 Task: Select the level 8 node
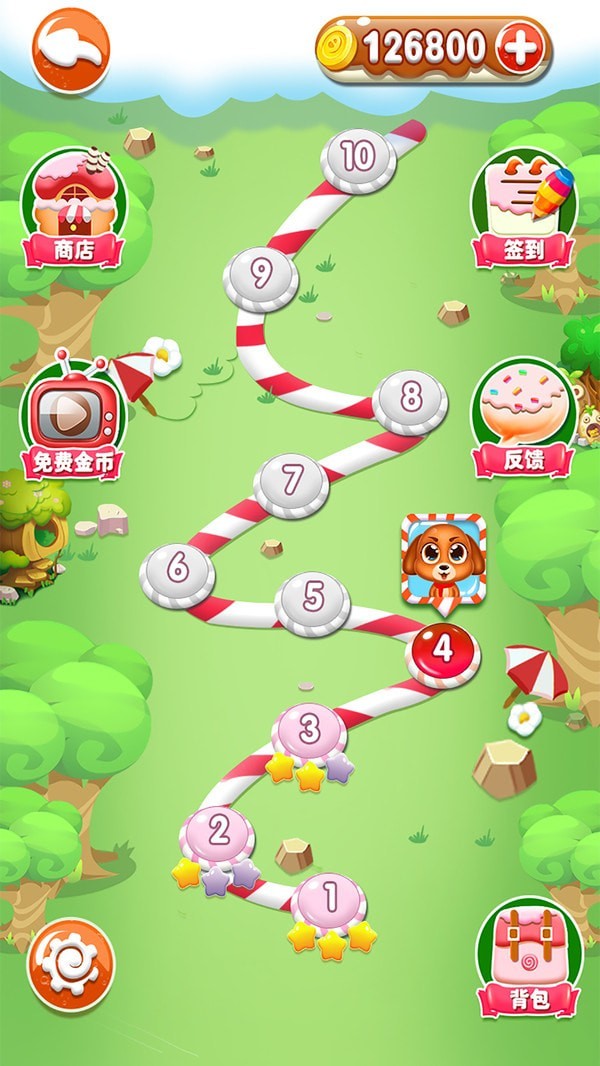[410, 399]
